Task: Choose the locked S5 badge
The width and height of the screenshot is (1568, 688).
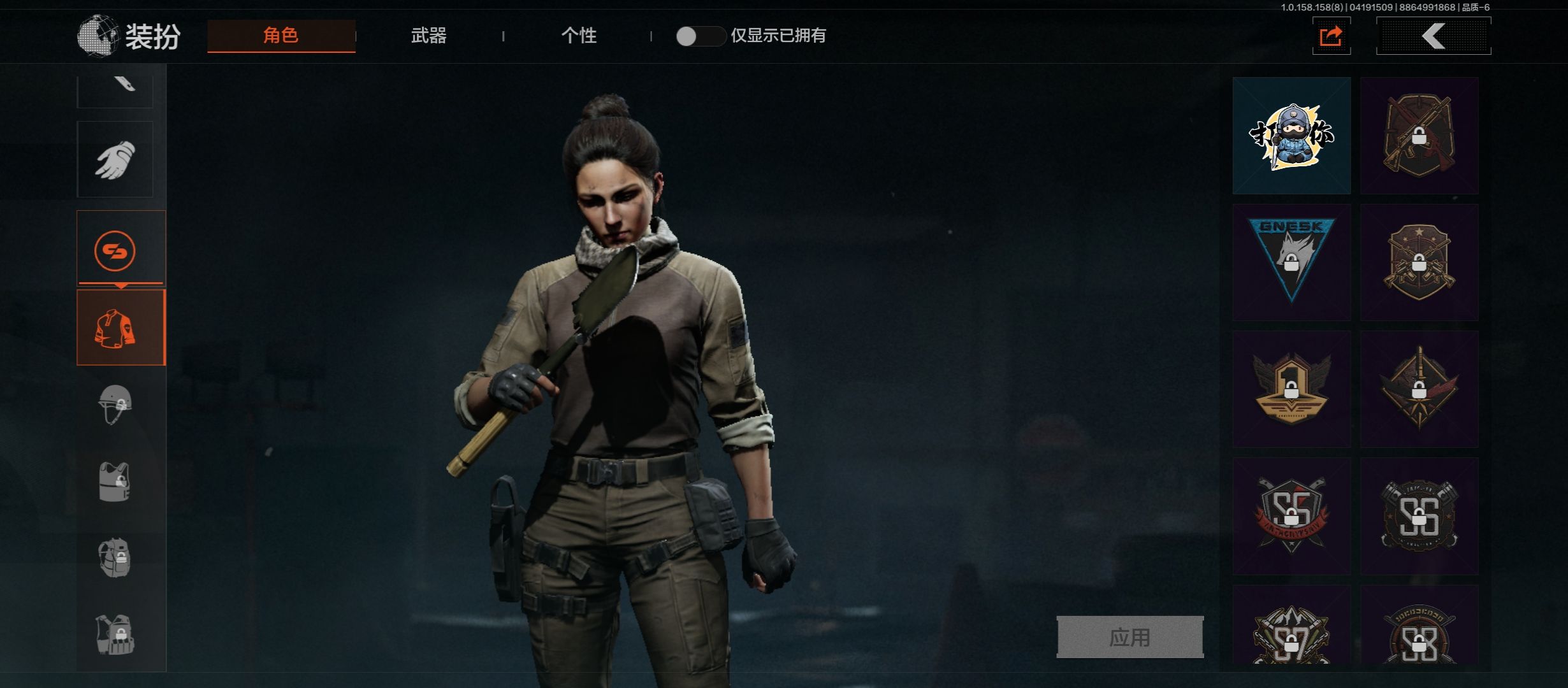Action: coord(1291,516)
